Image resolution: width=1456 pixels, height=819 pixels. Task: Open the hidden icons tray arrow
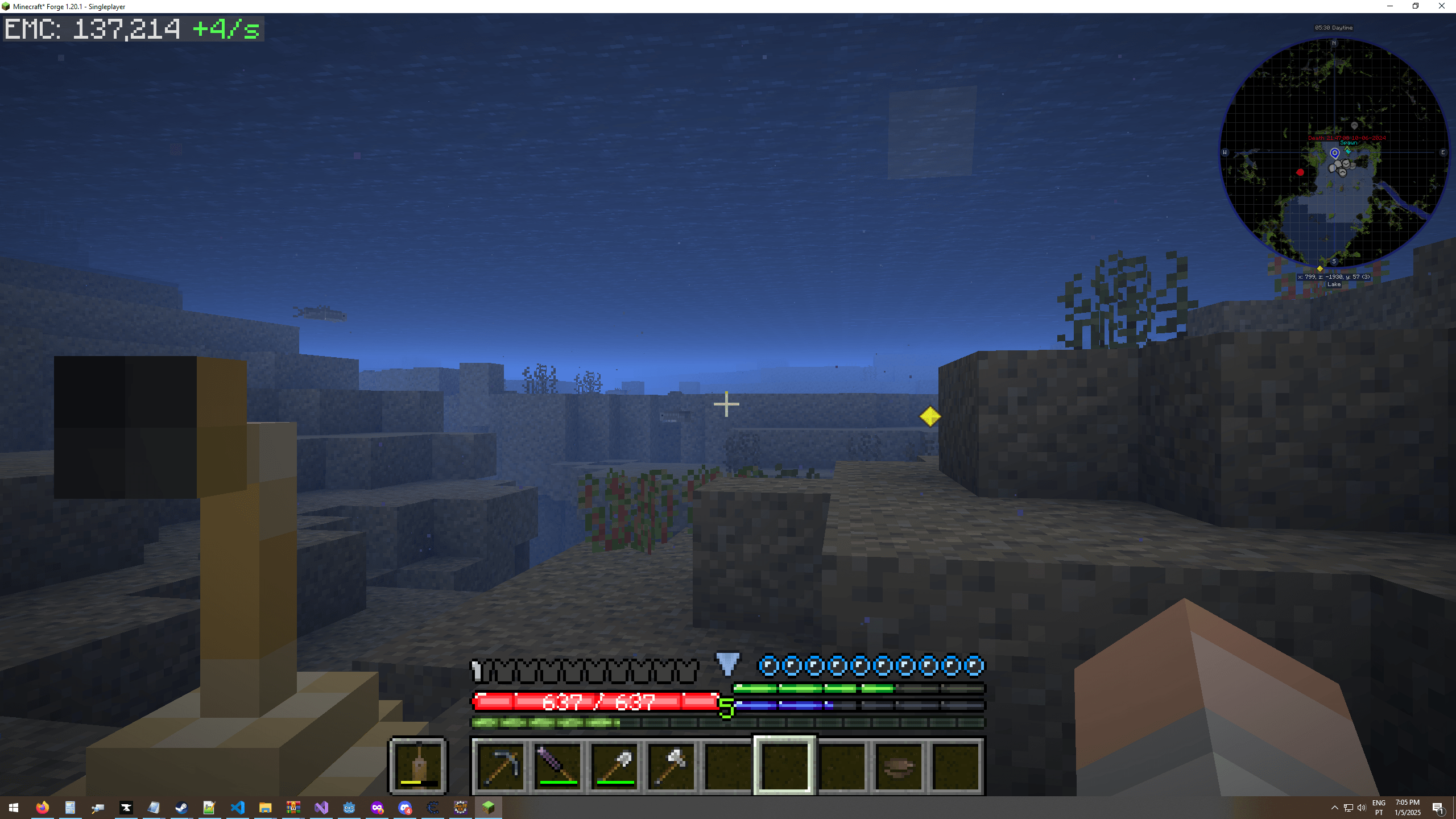1334,807
